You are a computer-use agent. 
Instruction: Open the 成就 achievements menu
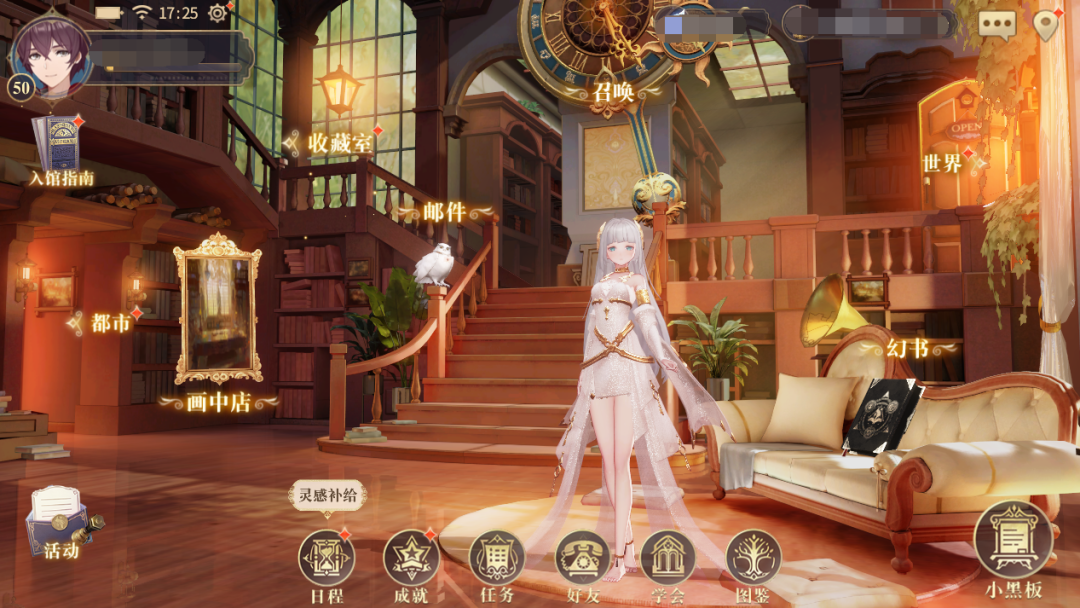(411, 557)
